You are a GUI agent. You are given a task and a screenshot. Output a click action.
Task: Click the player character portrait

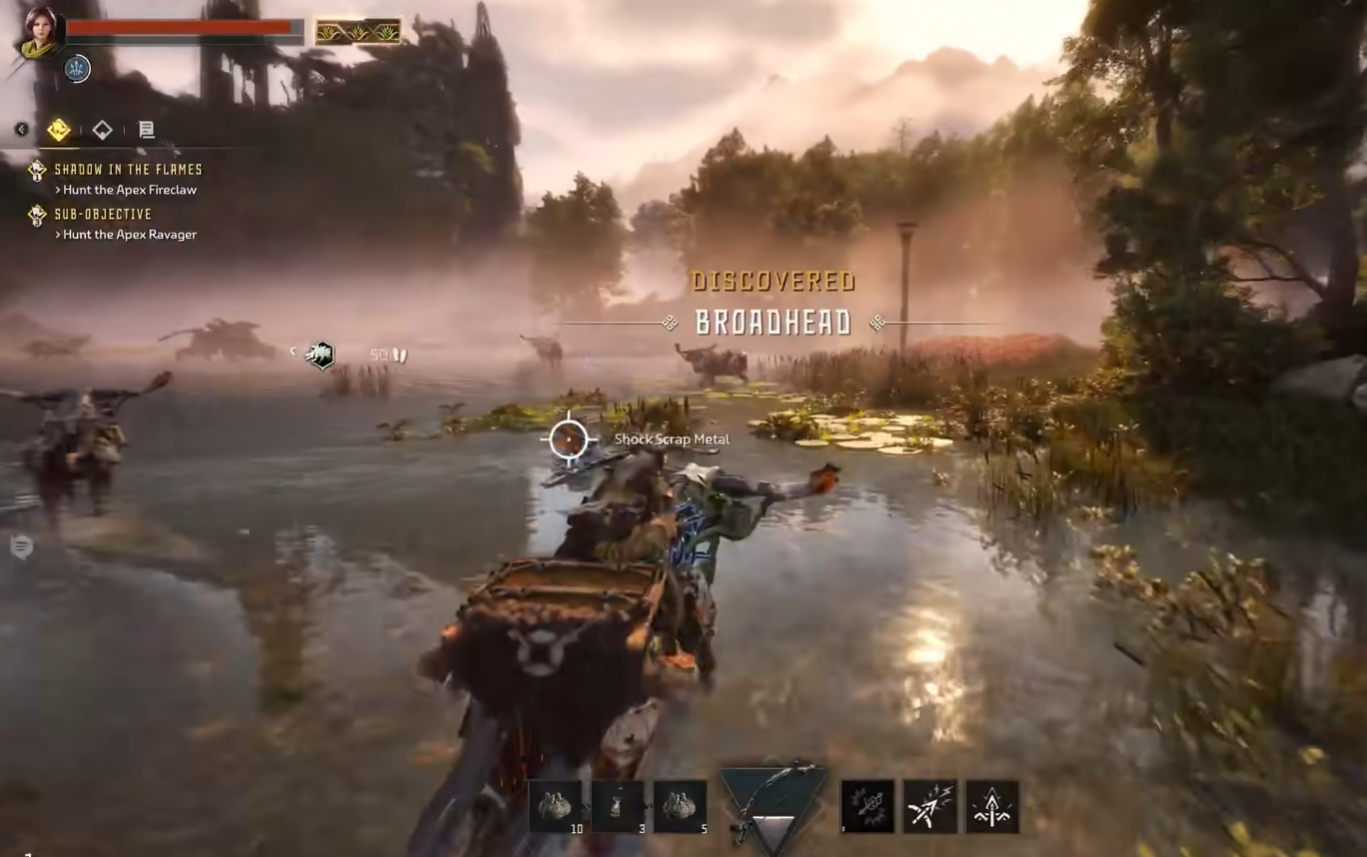(x=40, y=32)
